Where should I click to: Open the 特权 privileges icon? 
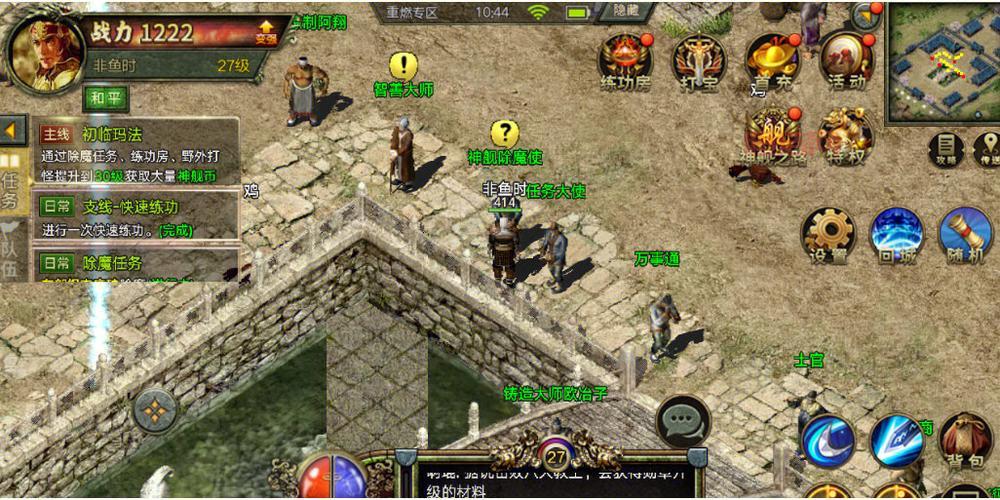tap(846, 135)
